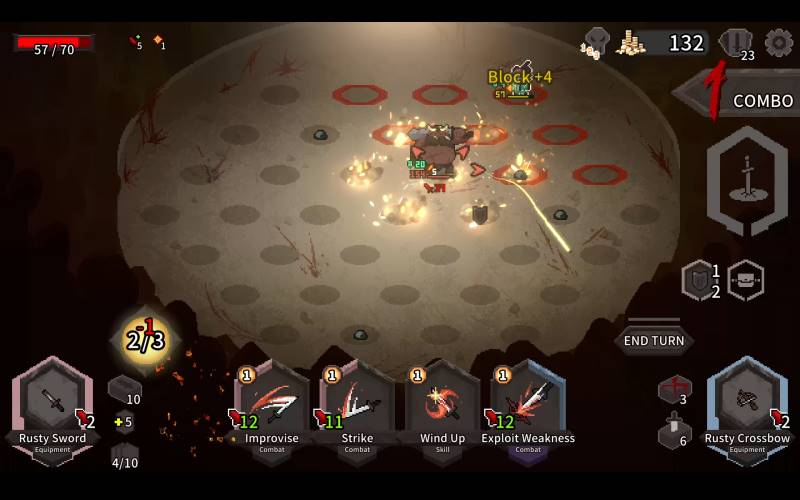Open the gear settings menu
This screenshot has width=800, height=500.
(778, 42)
